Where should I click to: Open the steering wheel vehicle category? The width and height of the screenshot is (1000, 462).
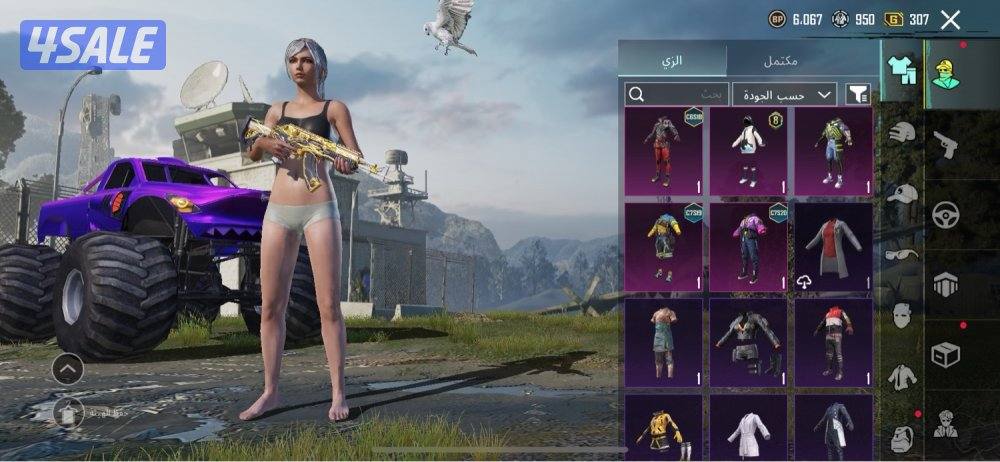(945, 214)
